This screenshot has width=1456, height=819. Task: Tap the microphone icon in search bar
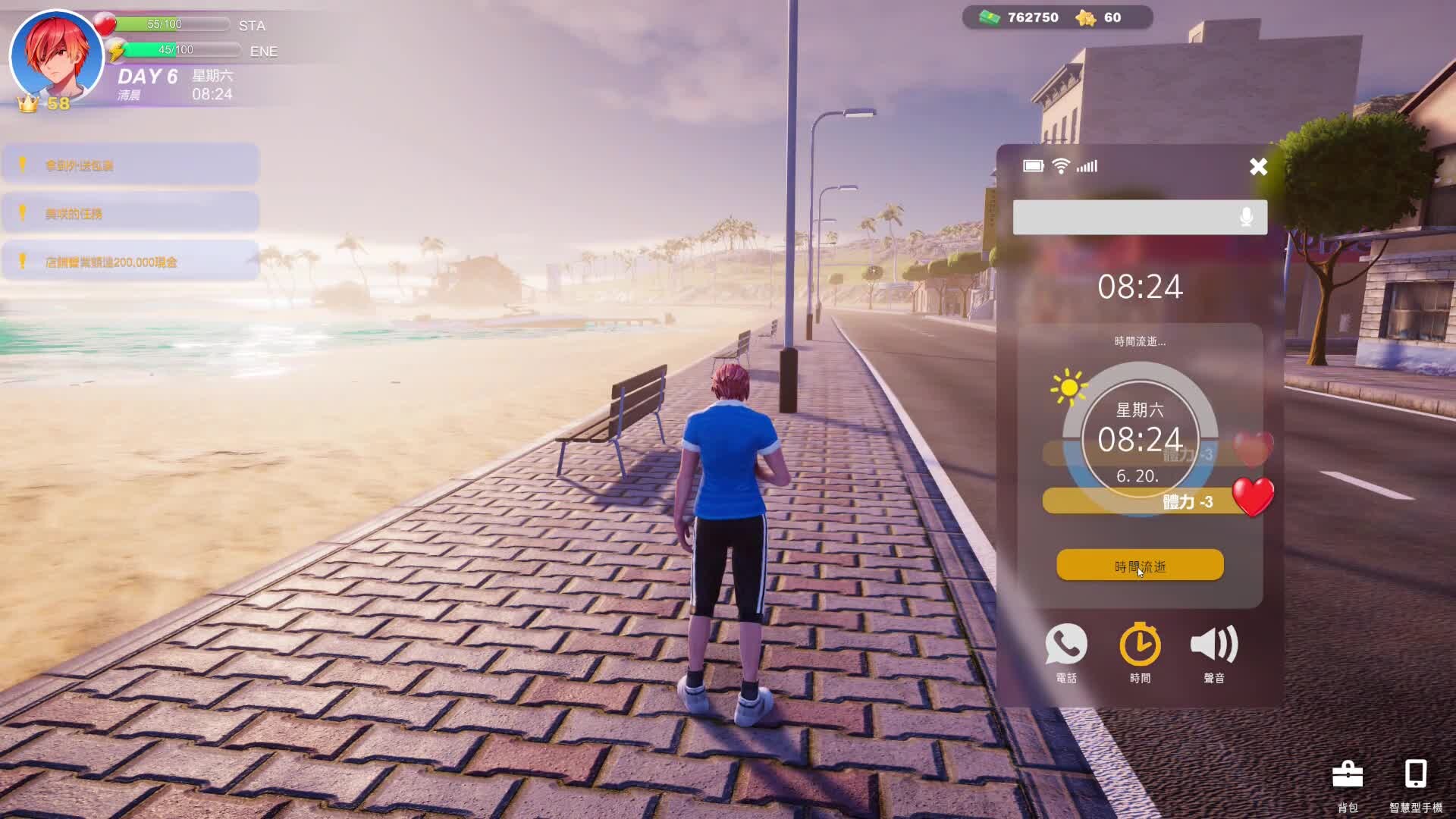pyautogui.click(x=1246, y=218)
